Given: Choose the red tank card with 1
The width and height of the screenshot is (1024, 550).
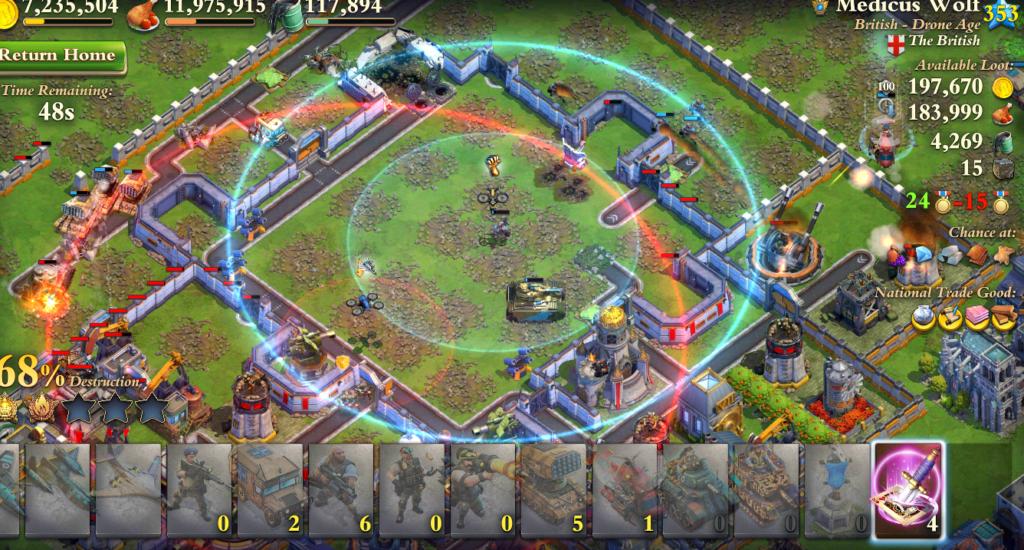Looking at the screenshot, I should (624, 488).
